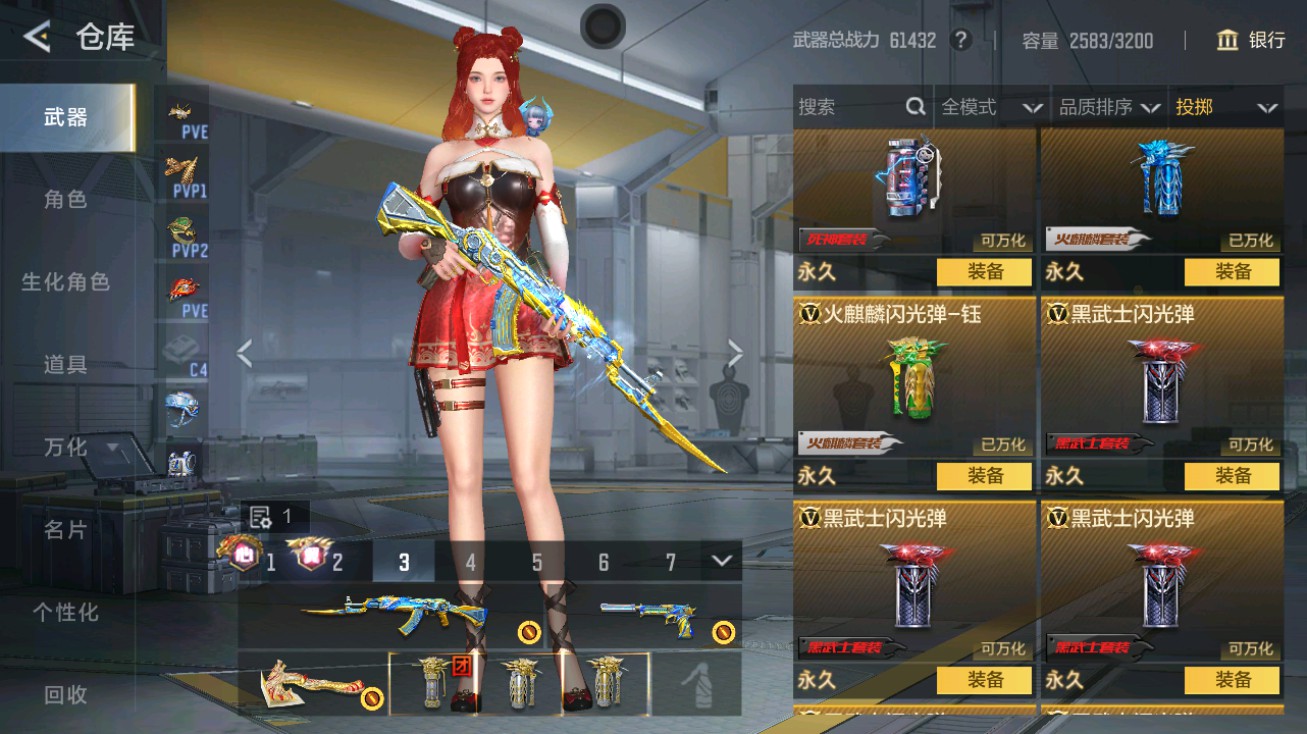The height and width of the screenshot is (734, 1307).
Task: Open the 品质排序 sorting dropdown
Action: [1111, 107]
